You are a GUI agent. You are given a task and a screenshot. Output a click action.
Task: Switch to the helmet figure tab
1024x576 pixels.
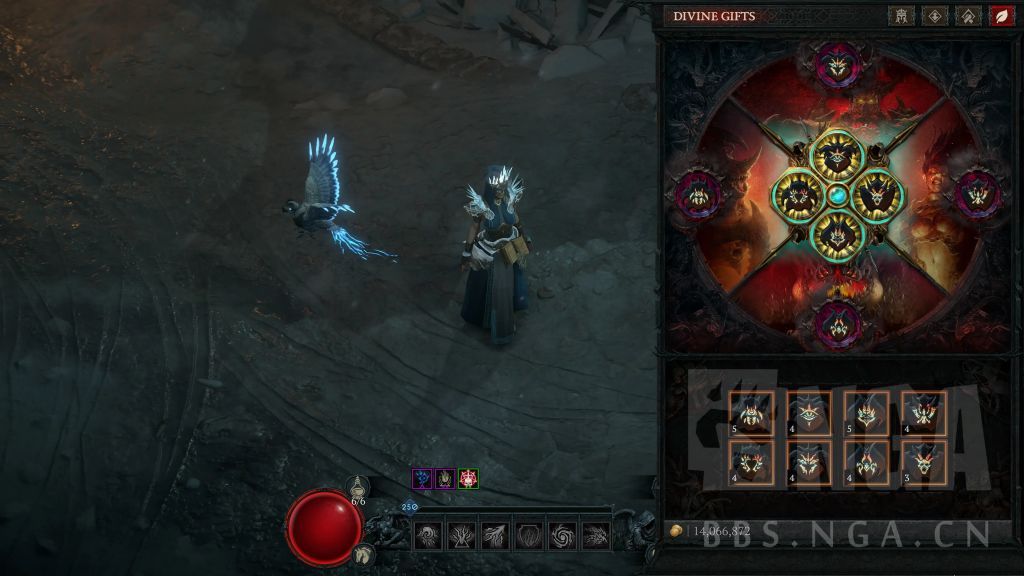pos(899,16)
